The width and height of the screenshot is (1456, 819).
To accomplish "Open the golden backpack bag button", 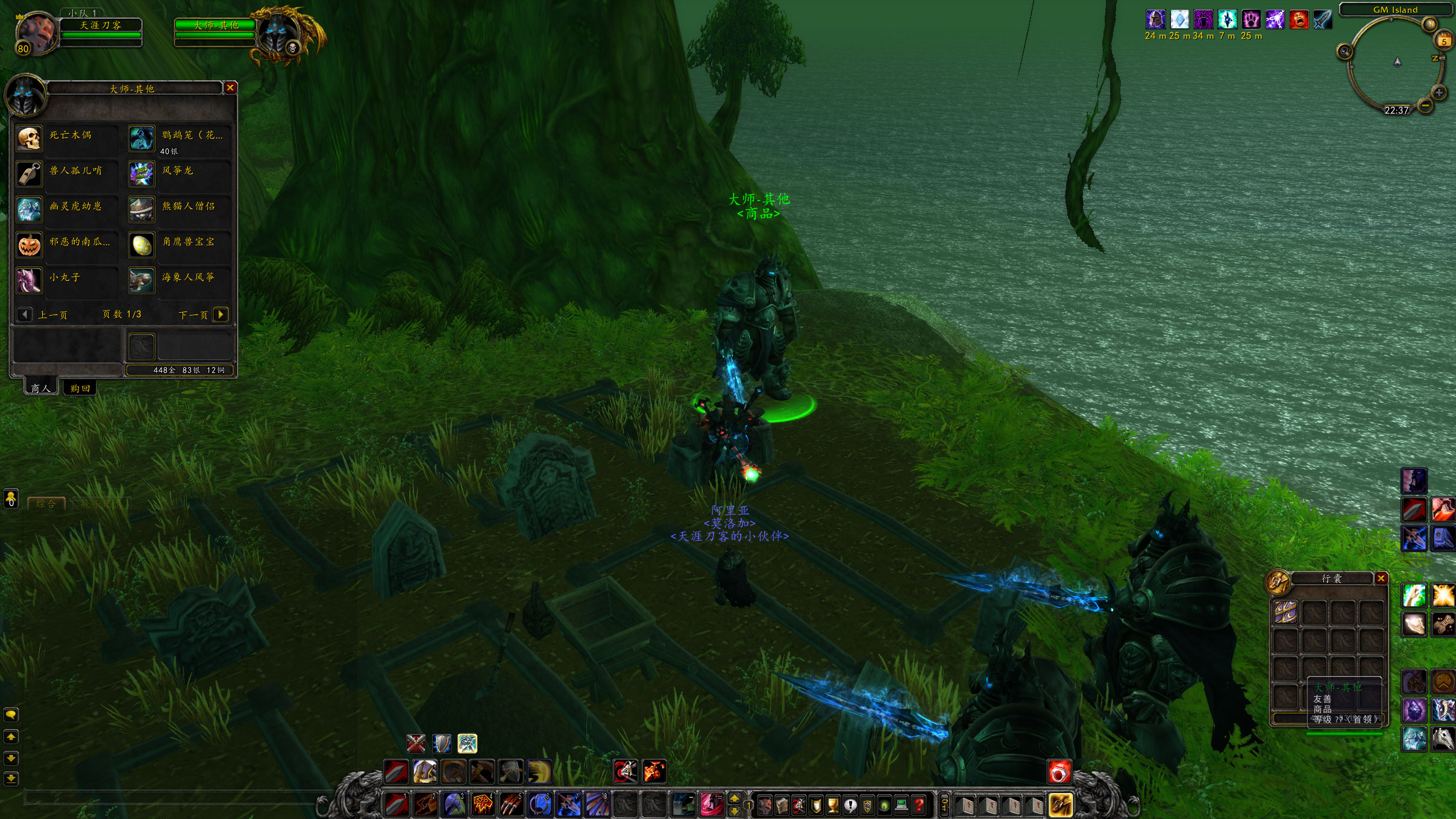I will coord(1061,805).
